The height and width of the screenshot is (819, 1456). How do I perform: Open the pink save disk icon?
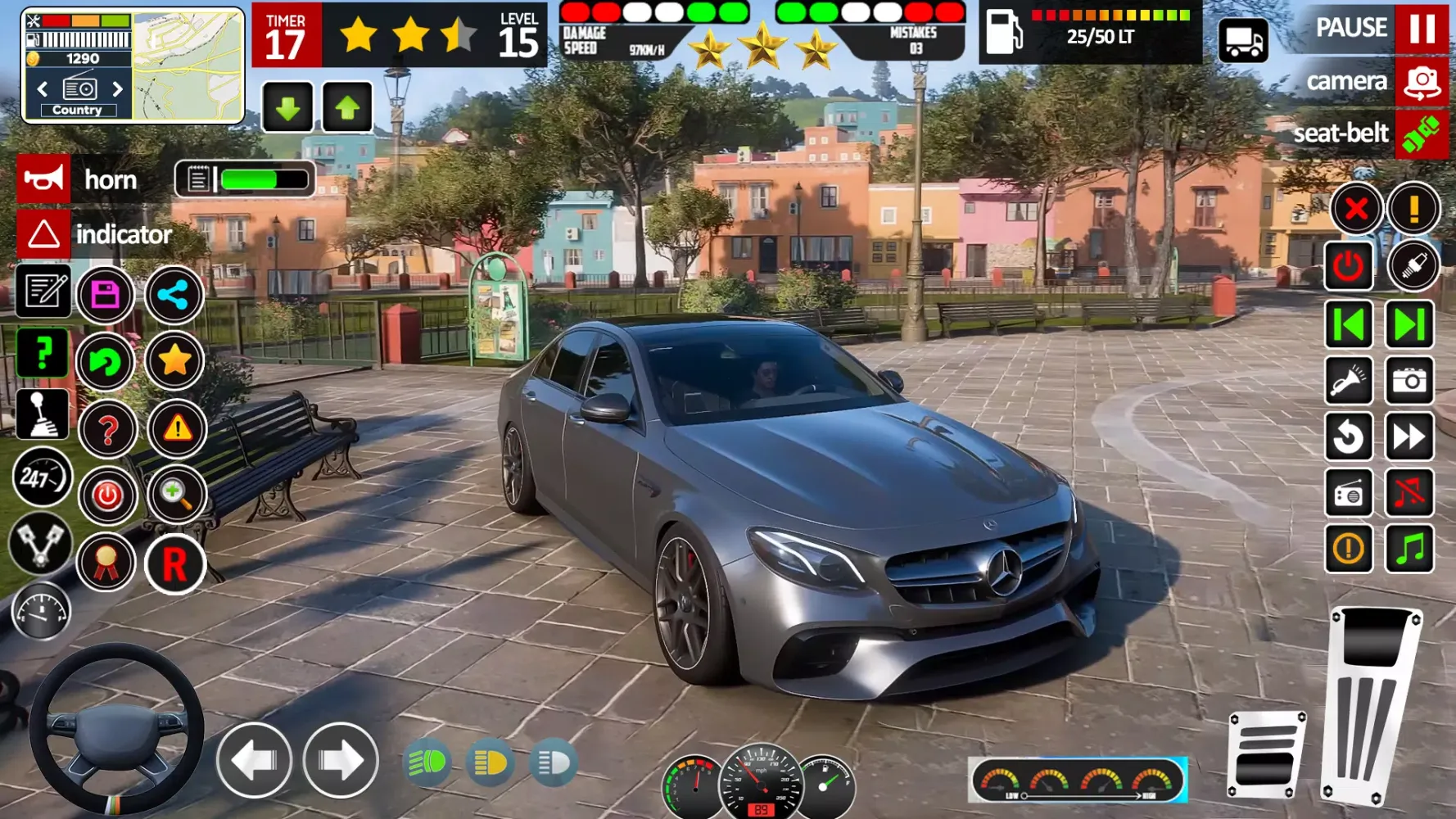[106, 295]
